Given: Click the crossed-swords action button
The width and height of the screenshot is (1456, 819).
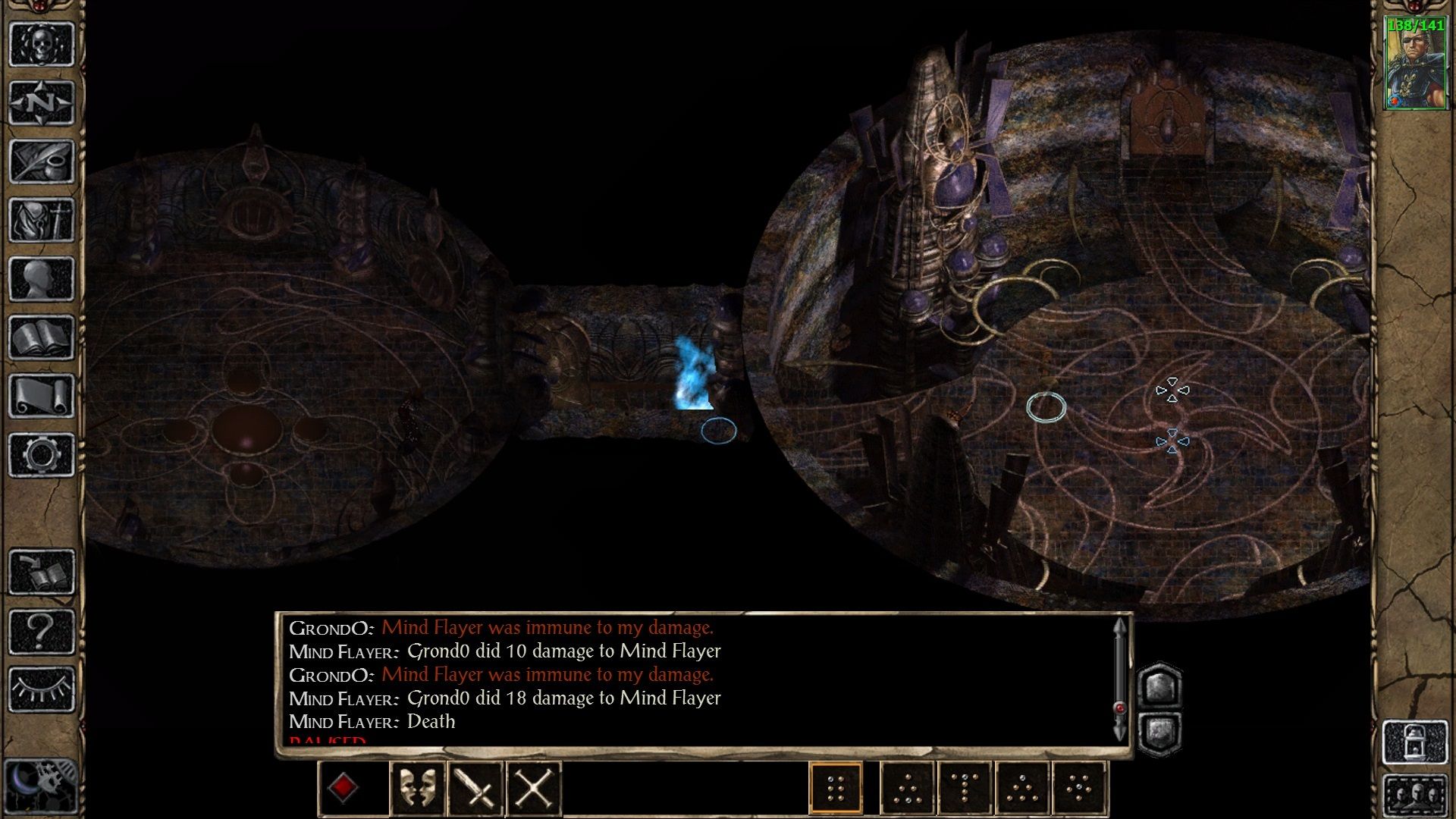Looking at the screenshot, I should 534,788.
